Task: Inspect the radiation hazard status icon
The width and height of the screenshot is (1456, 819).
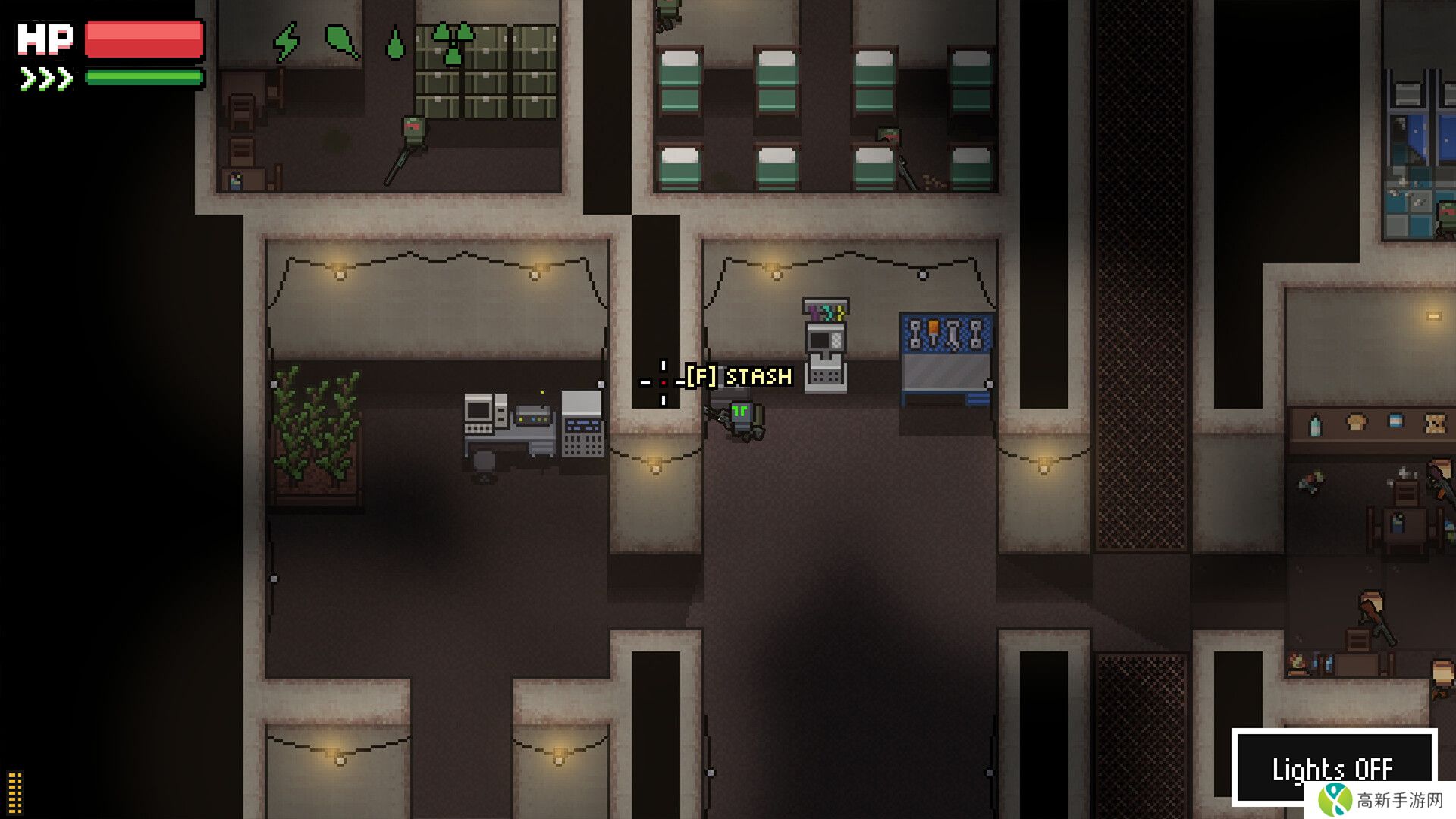Action: pos(452,42)
